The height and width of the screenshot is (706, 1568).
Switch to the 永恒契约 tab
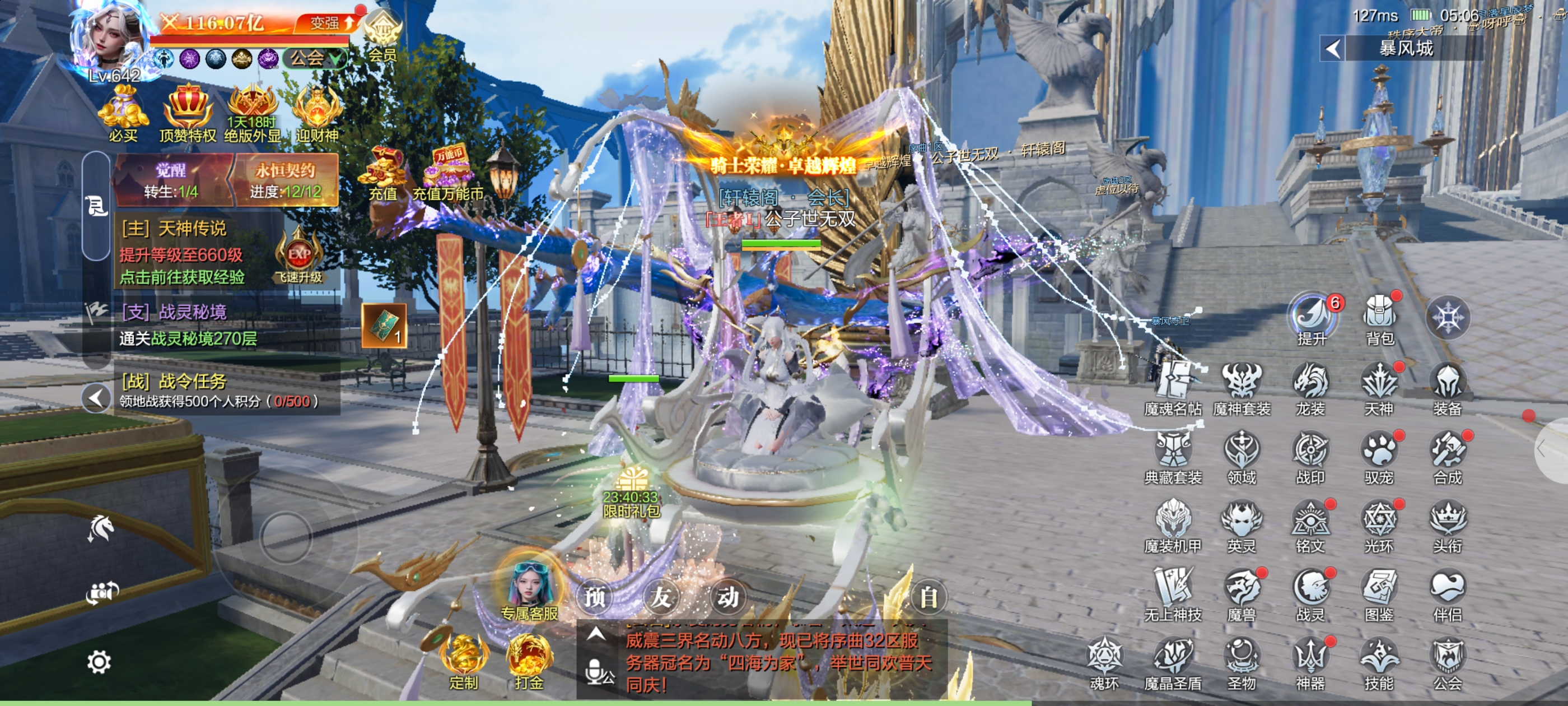click(x=285, y=180)
